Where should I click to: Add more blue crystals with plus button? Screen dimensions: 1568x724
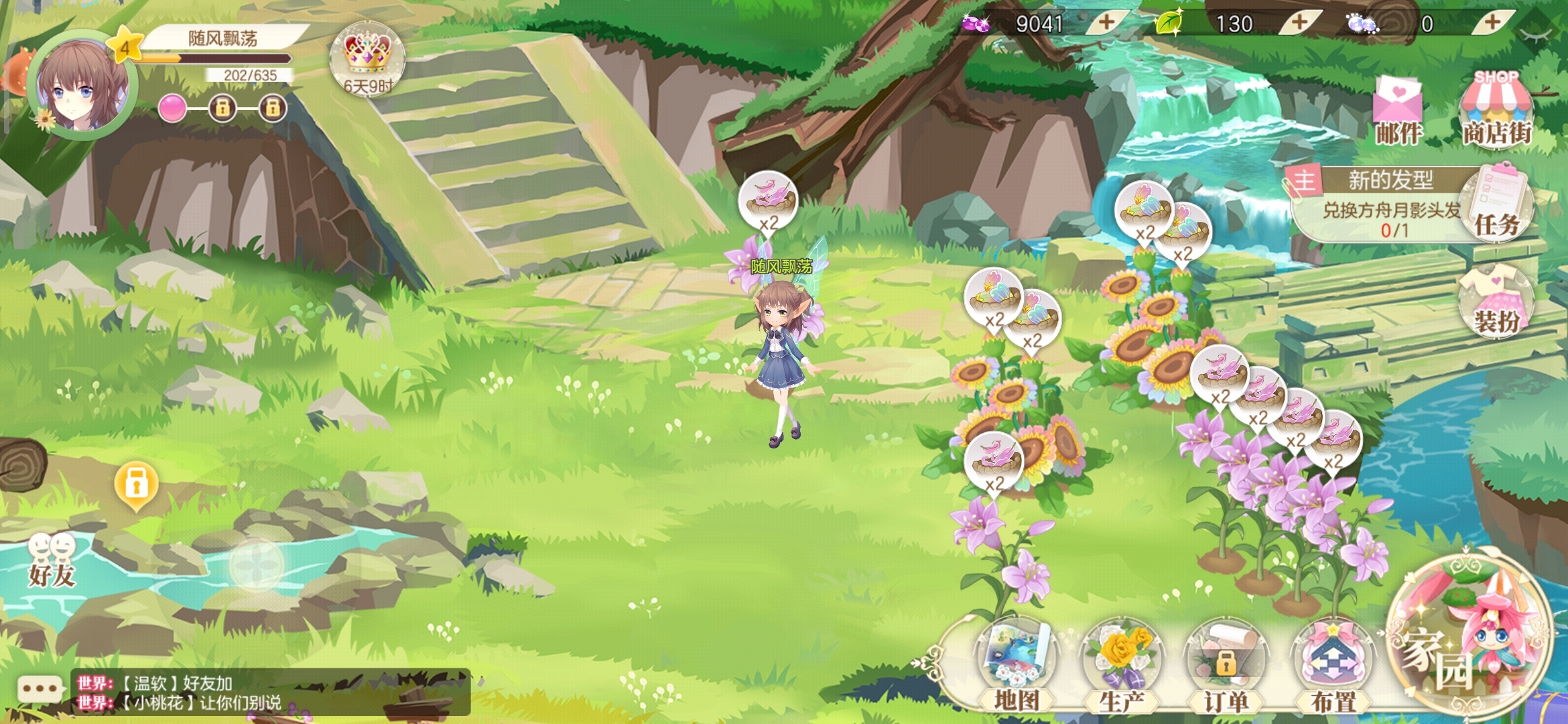pos(1492,23)
